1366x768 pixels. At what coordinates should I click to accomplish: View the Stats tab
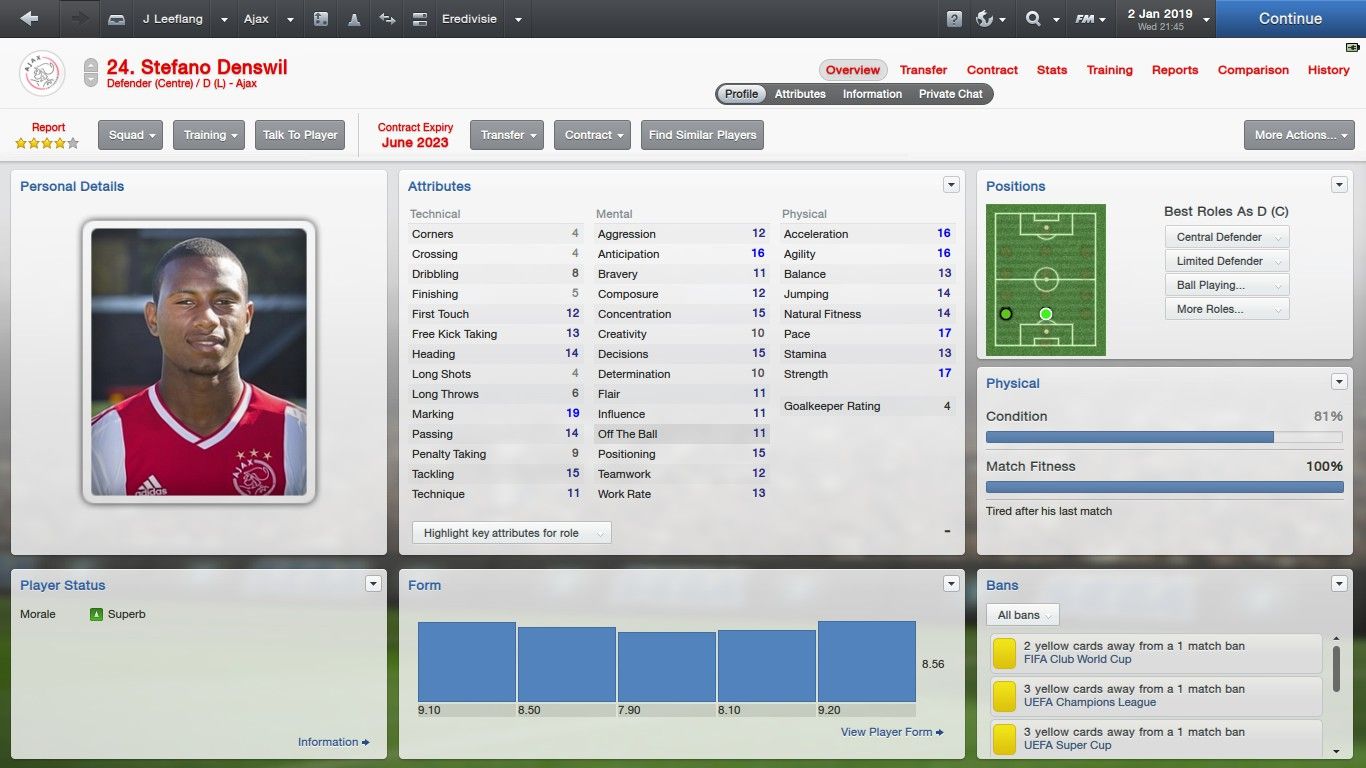click(x=1052, y=70)
